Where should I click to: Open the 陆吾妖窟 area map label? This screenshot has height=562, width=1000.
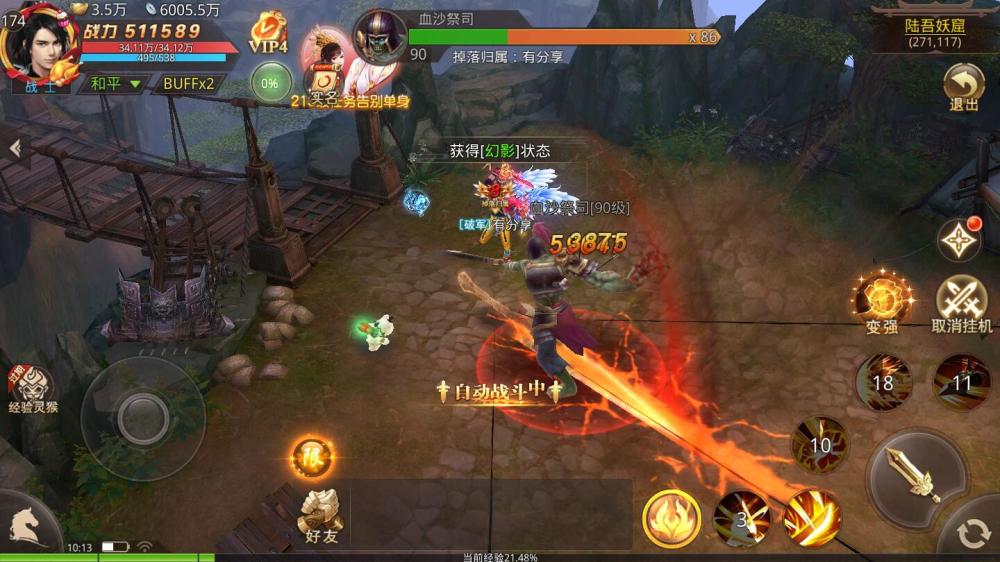pyautogui.click(x=934, y=32)
